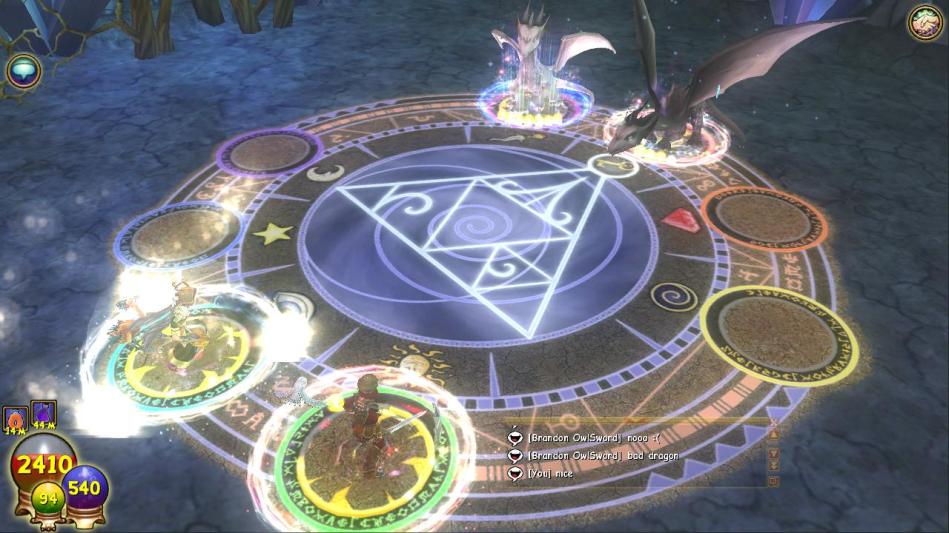Open the chat bubble icon in top-left
949x533 pixels.
click(21, 69)
